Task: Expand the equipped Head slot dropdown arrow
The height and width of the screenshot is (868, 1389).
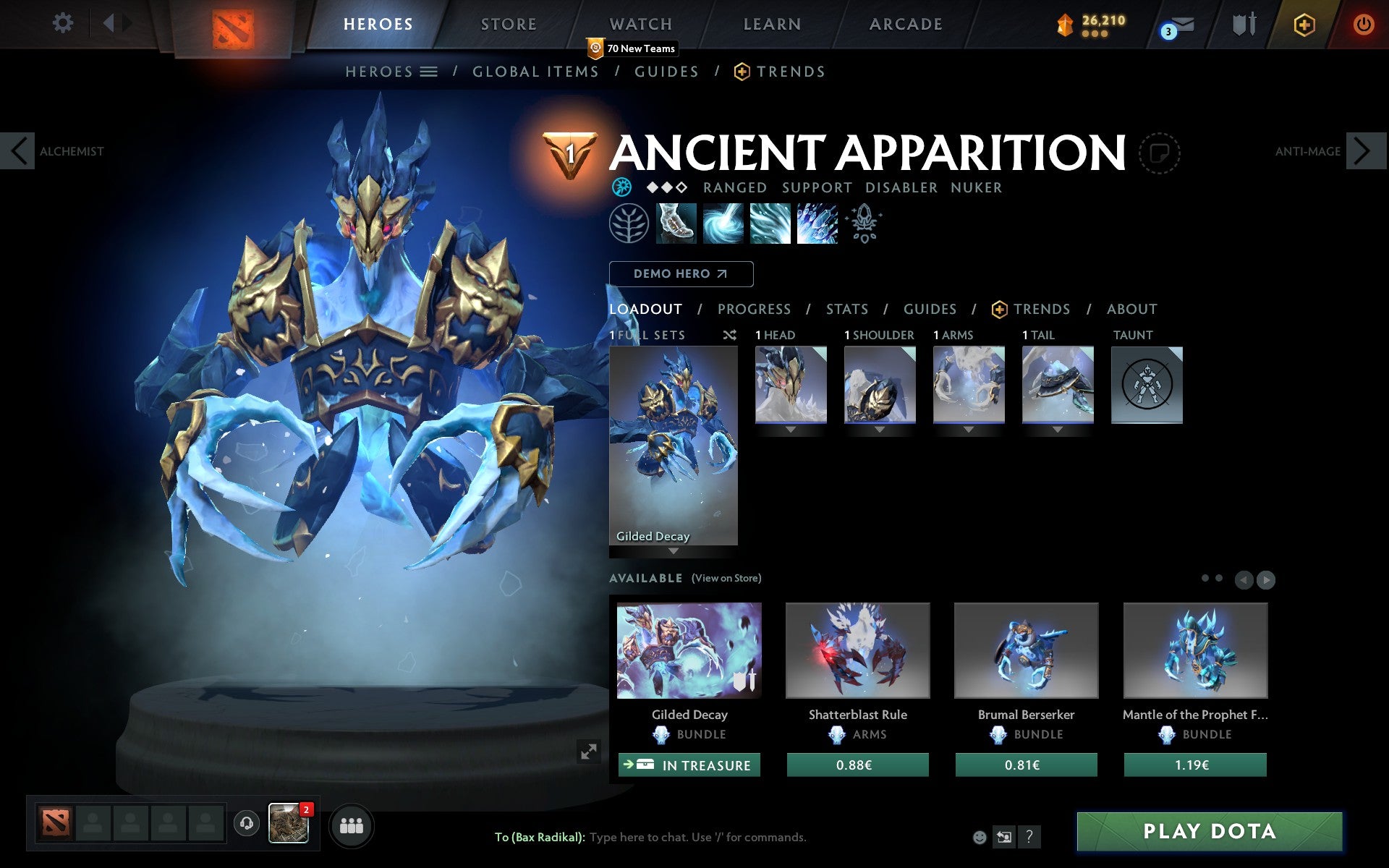Action: [789, 429]
